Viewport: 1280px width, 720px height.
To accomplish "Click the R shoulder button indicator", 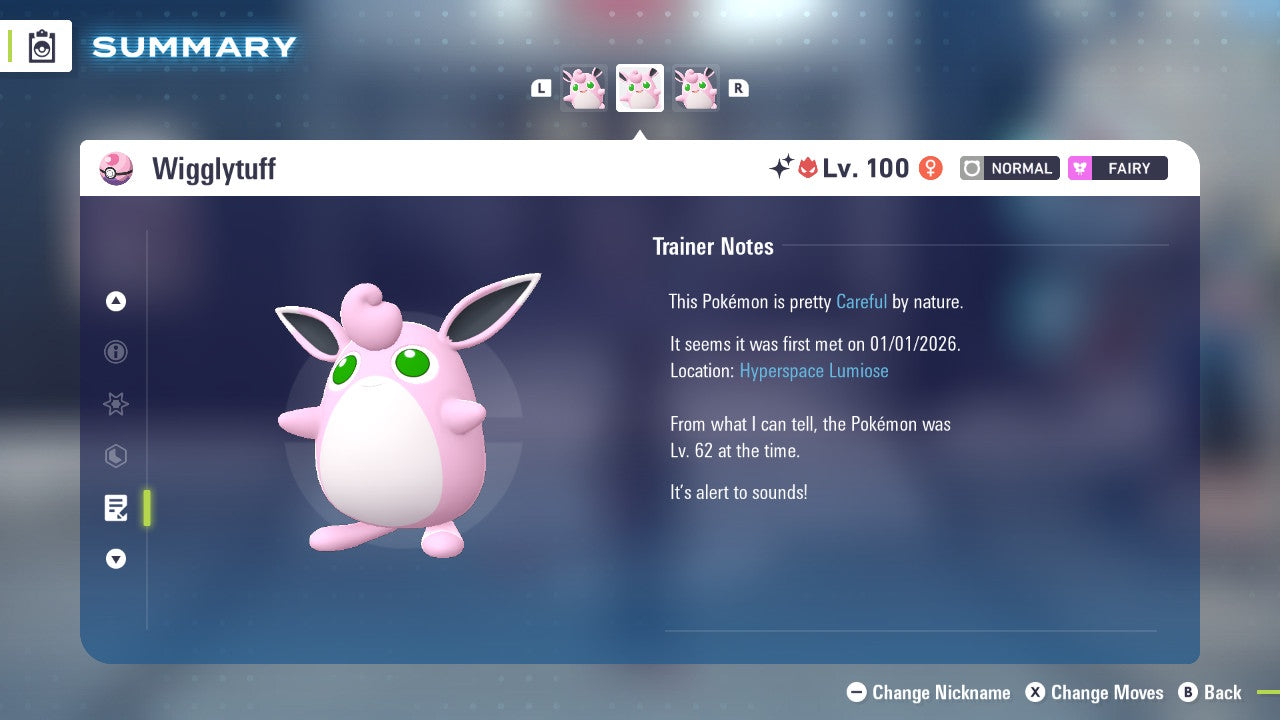I will click(738, 87).
